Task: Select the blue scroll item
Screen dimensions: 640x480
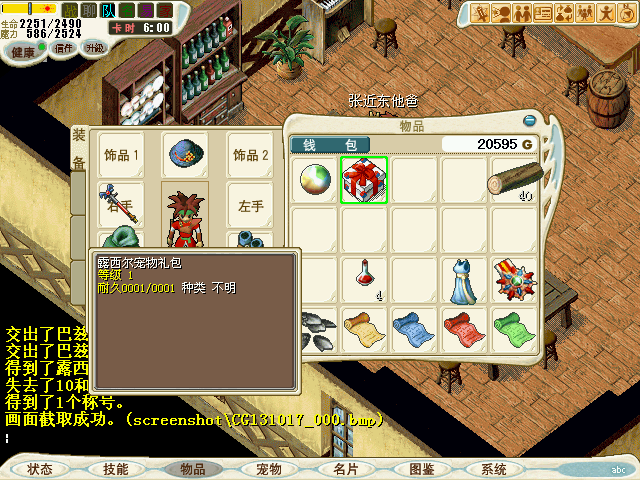Action: [414, 326]
